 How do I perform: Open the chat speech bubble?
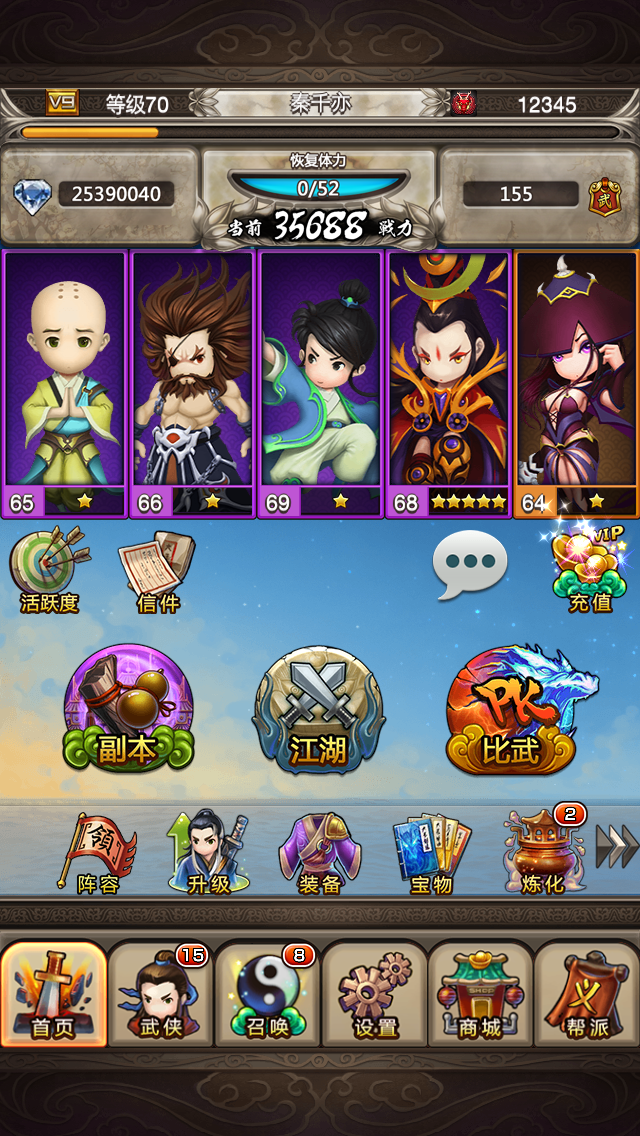pos(469,565)
